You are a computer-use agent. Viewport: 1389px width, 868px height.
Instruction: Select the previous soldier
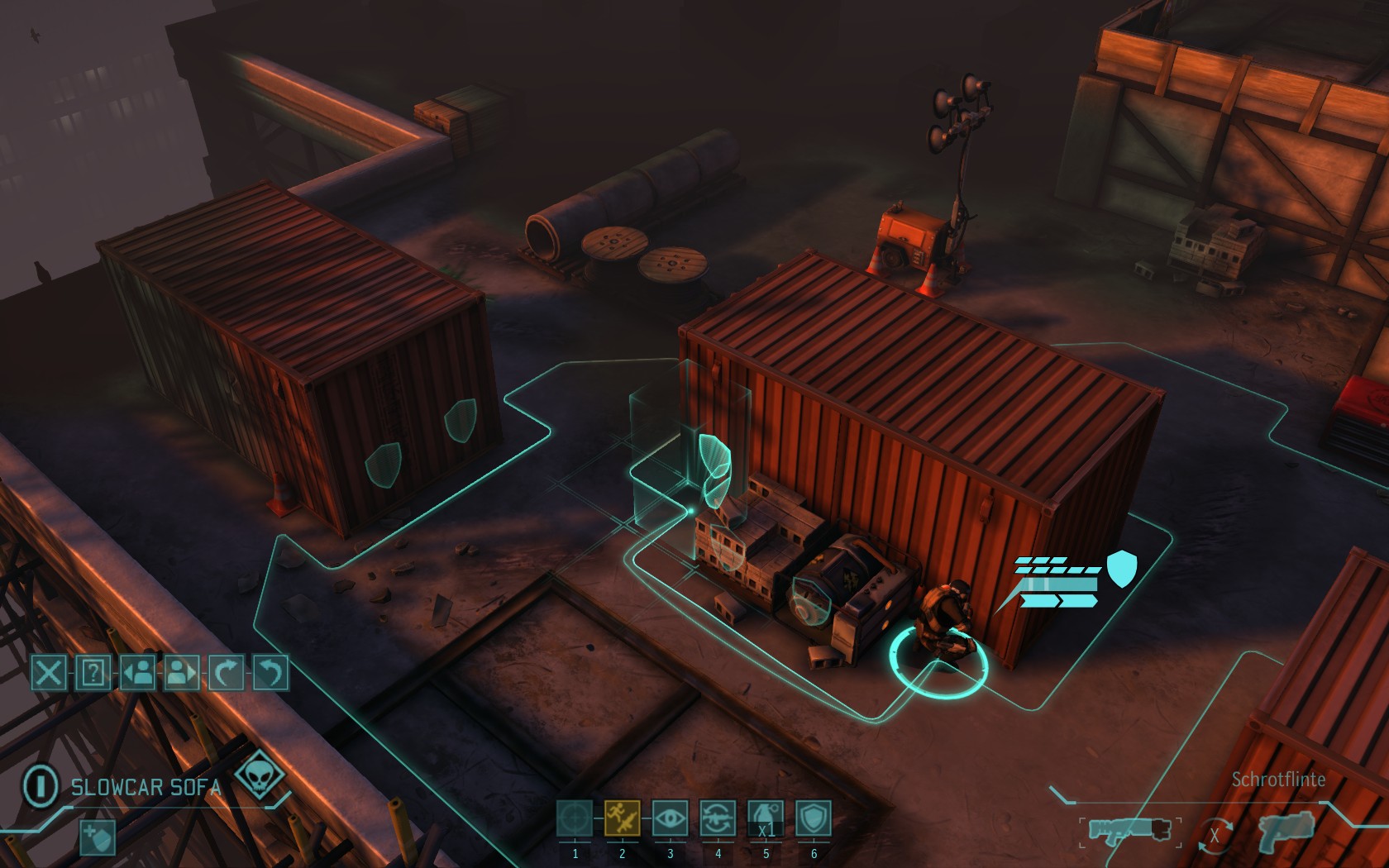pos(137,673)
